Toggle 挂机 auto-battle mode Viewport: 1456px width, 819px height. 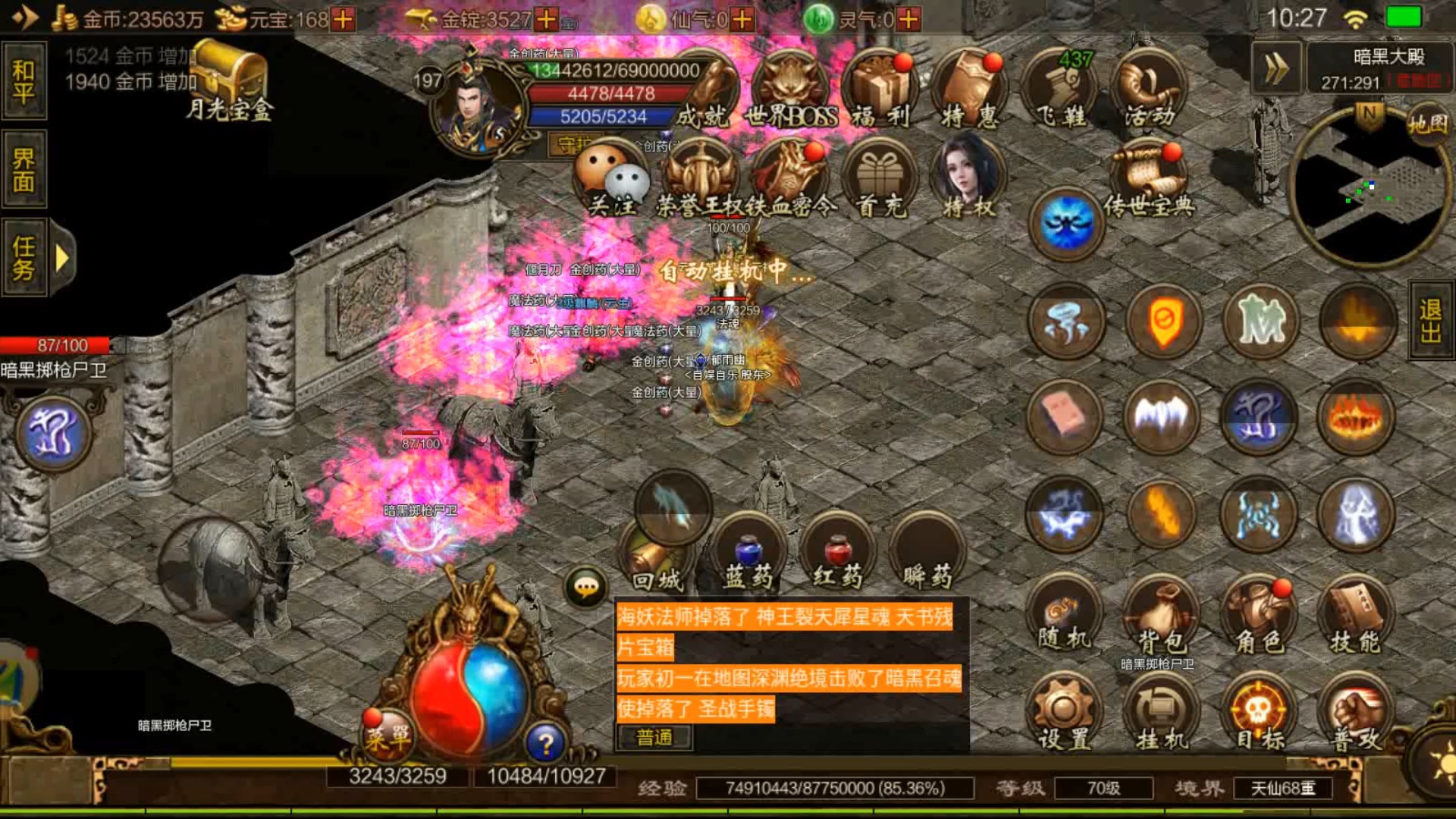click(x=1161, y=715)
